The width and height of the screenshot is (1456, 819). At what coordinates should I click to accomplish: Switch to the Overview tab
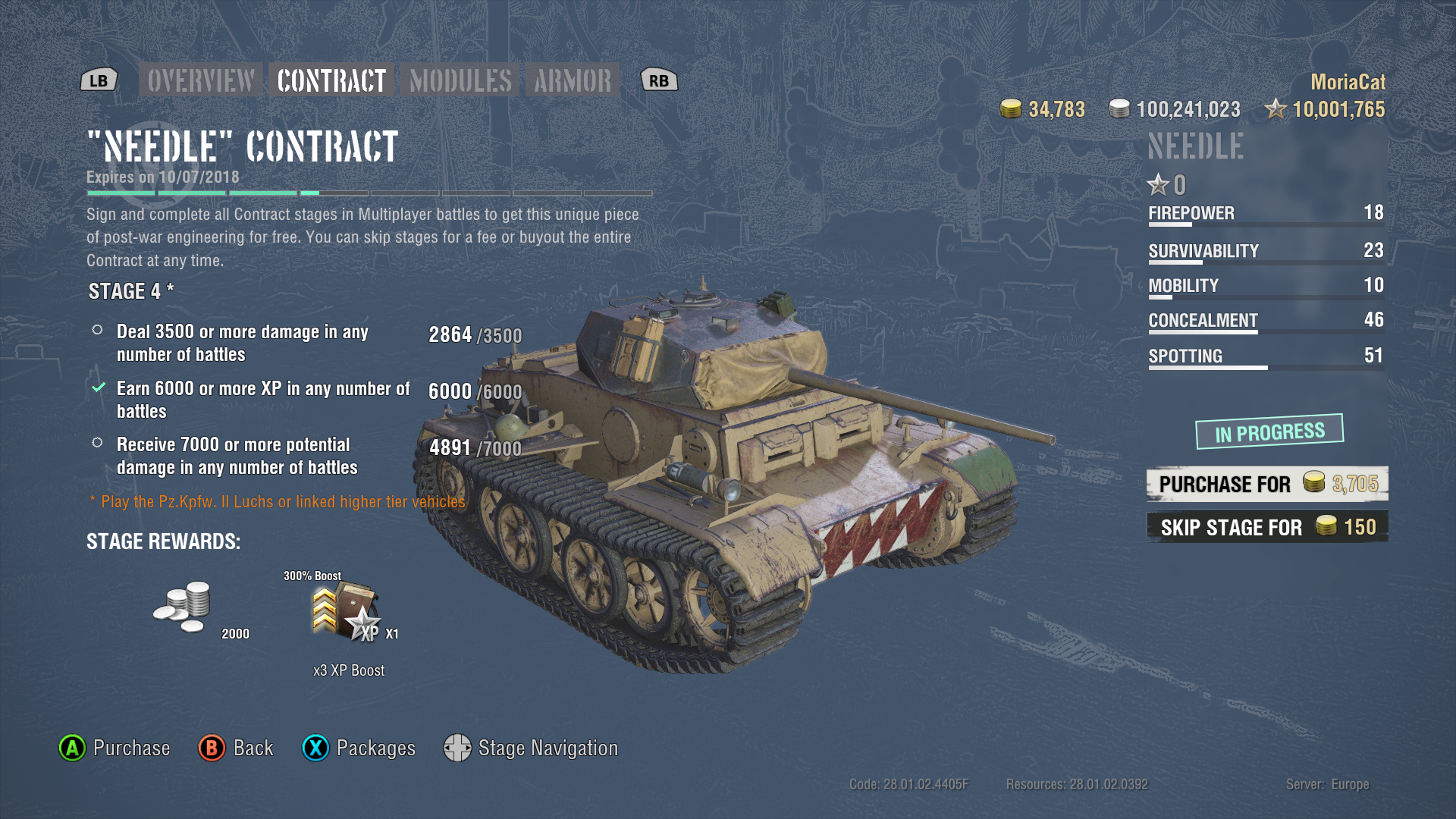(201, 80)
